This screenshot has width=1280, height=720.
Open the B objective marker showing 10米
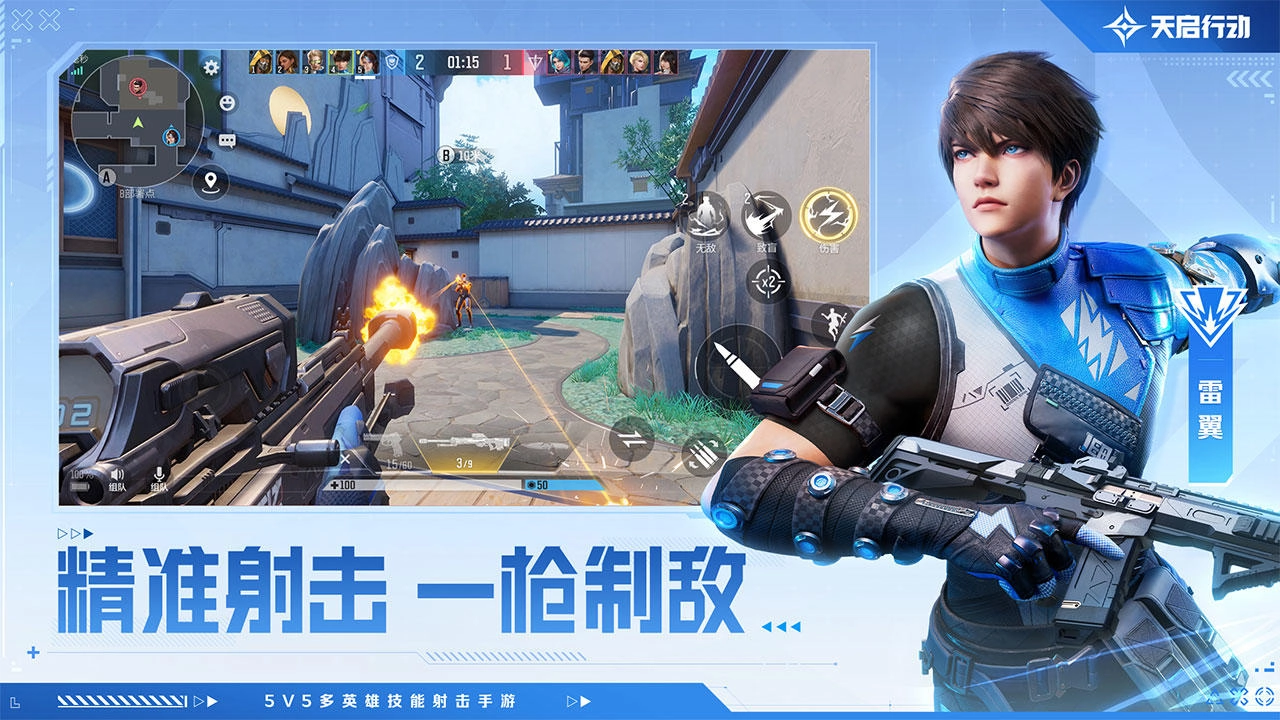(444, 156)
